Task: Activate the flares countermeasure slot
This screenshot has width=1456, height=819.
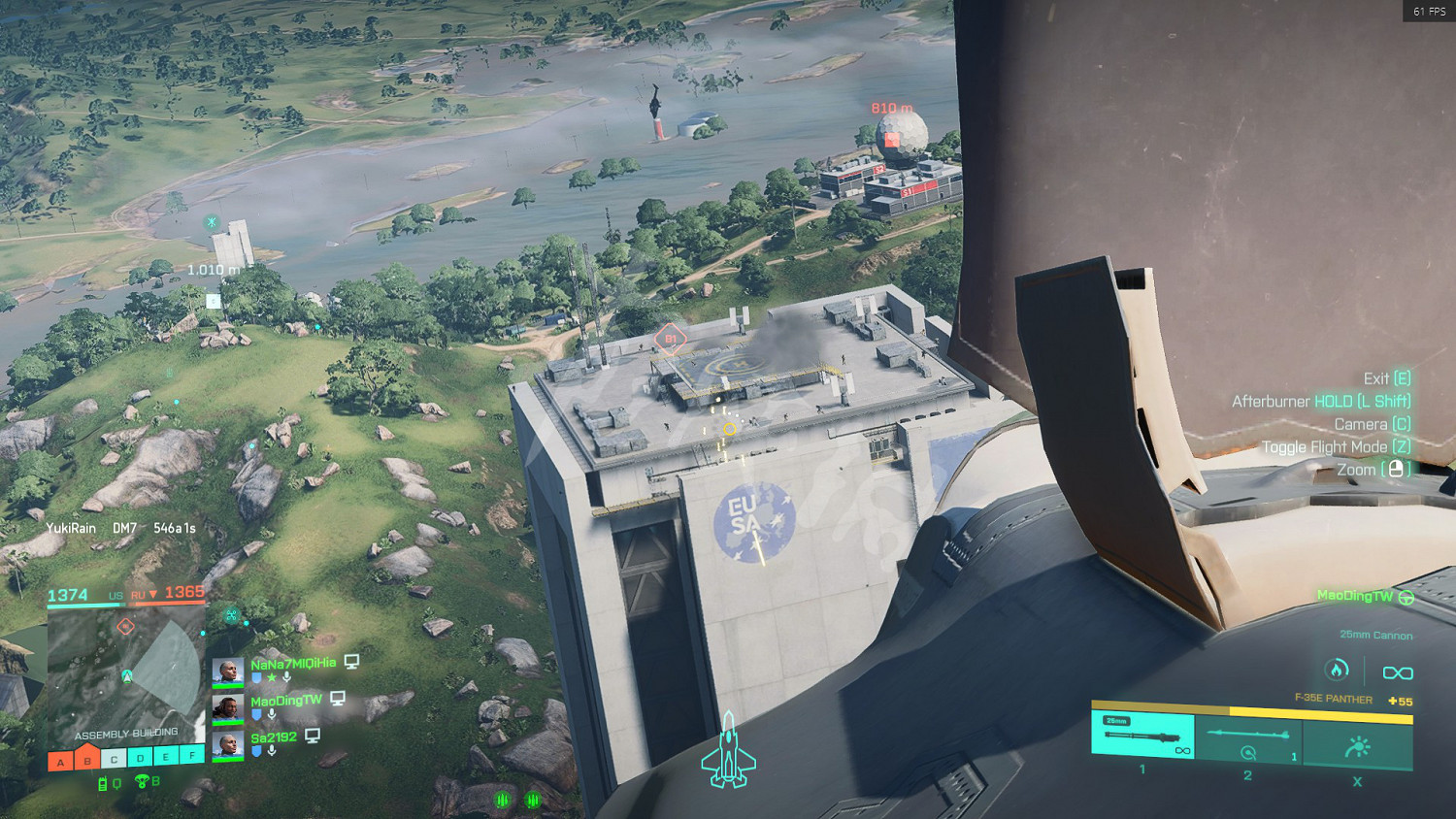Action: point(1357,745)
